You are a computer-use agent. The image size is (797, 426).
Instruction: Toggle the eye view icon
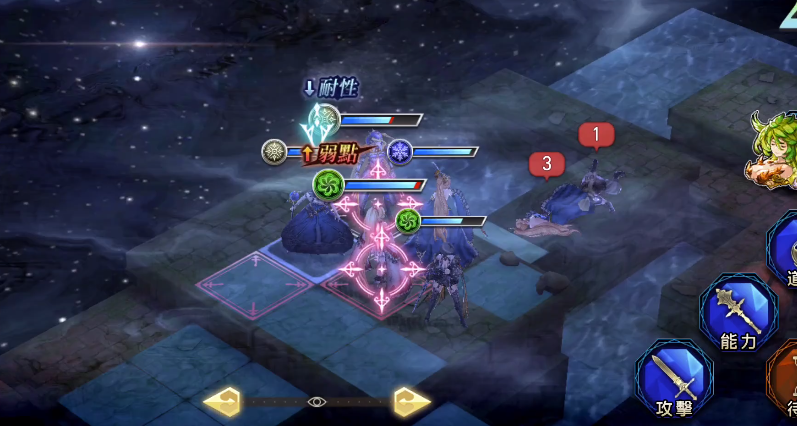(x=317, y=402)
